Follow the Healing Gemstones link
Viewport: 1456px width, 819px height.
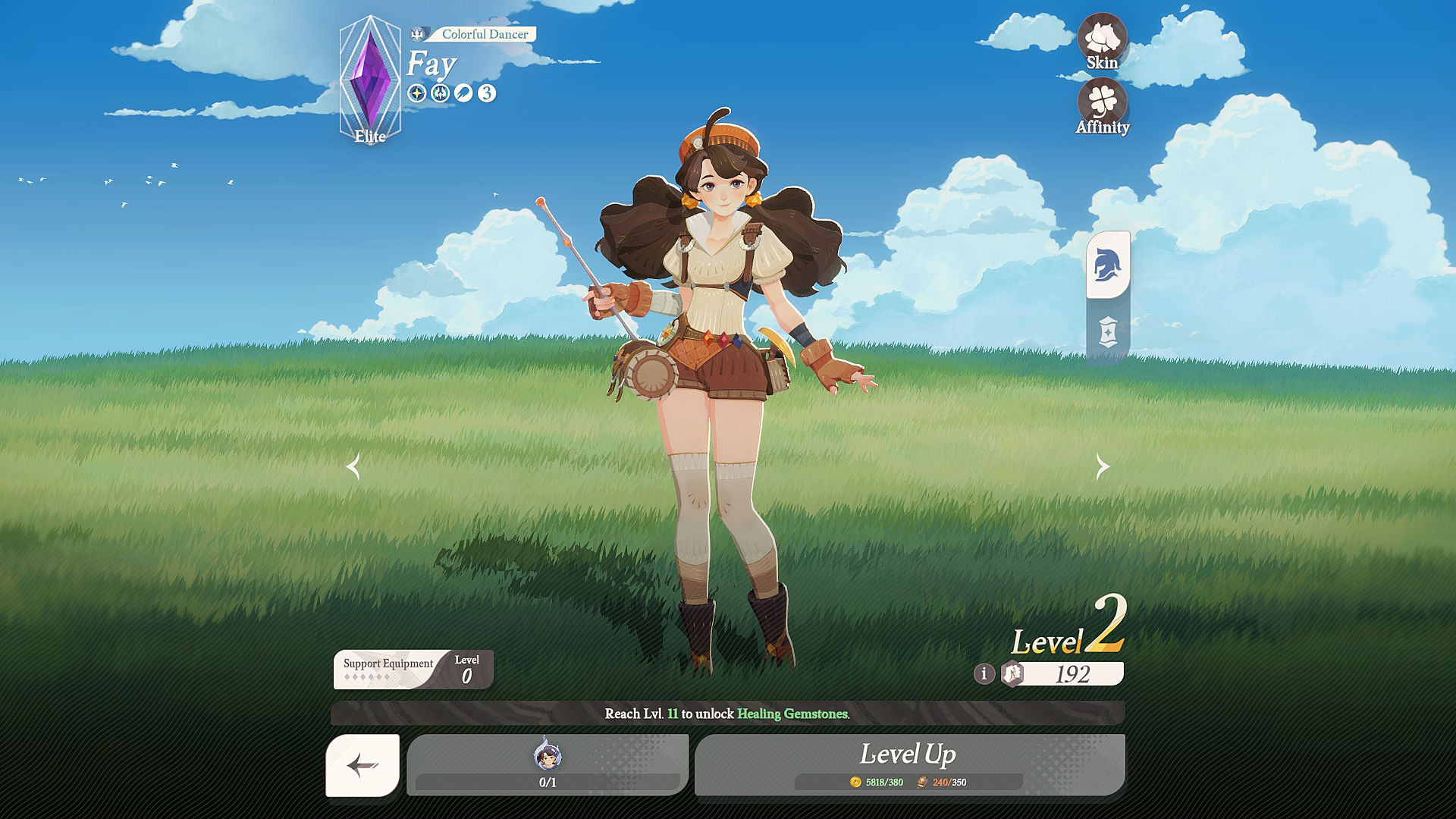pos(792,714)
